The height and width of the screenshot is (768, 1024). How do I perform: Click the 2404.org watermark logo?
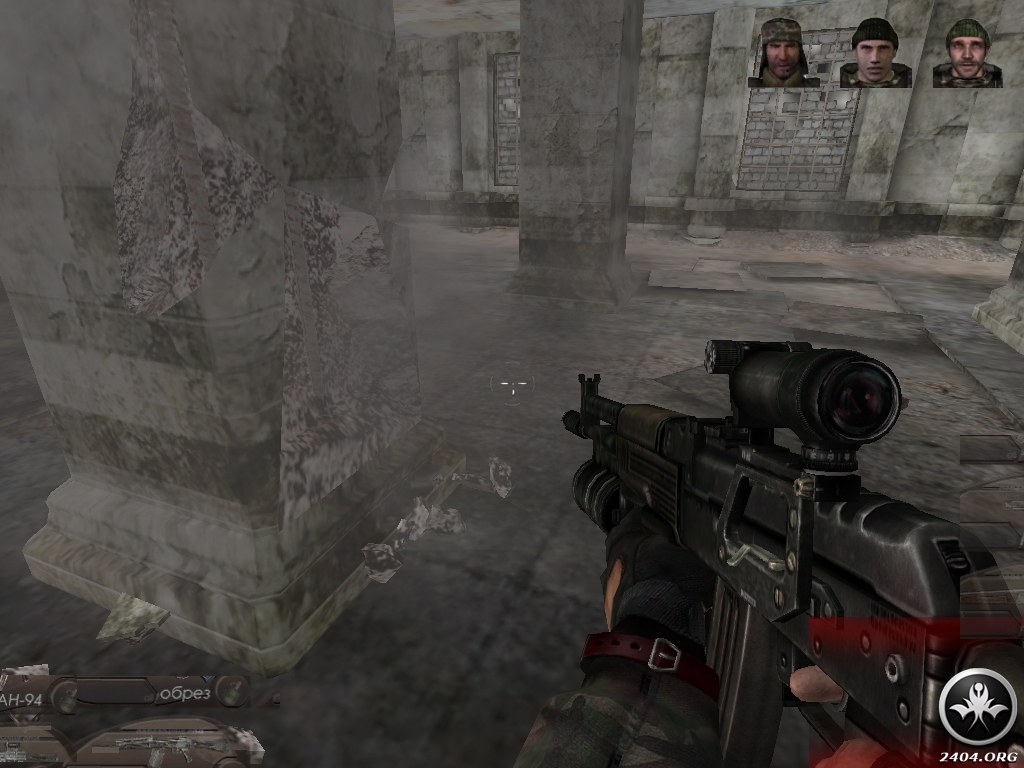[x=979, y=707]
